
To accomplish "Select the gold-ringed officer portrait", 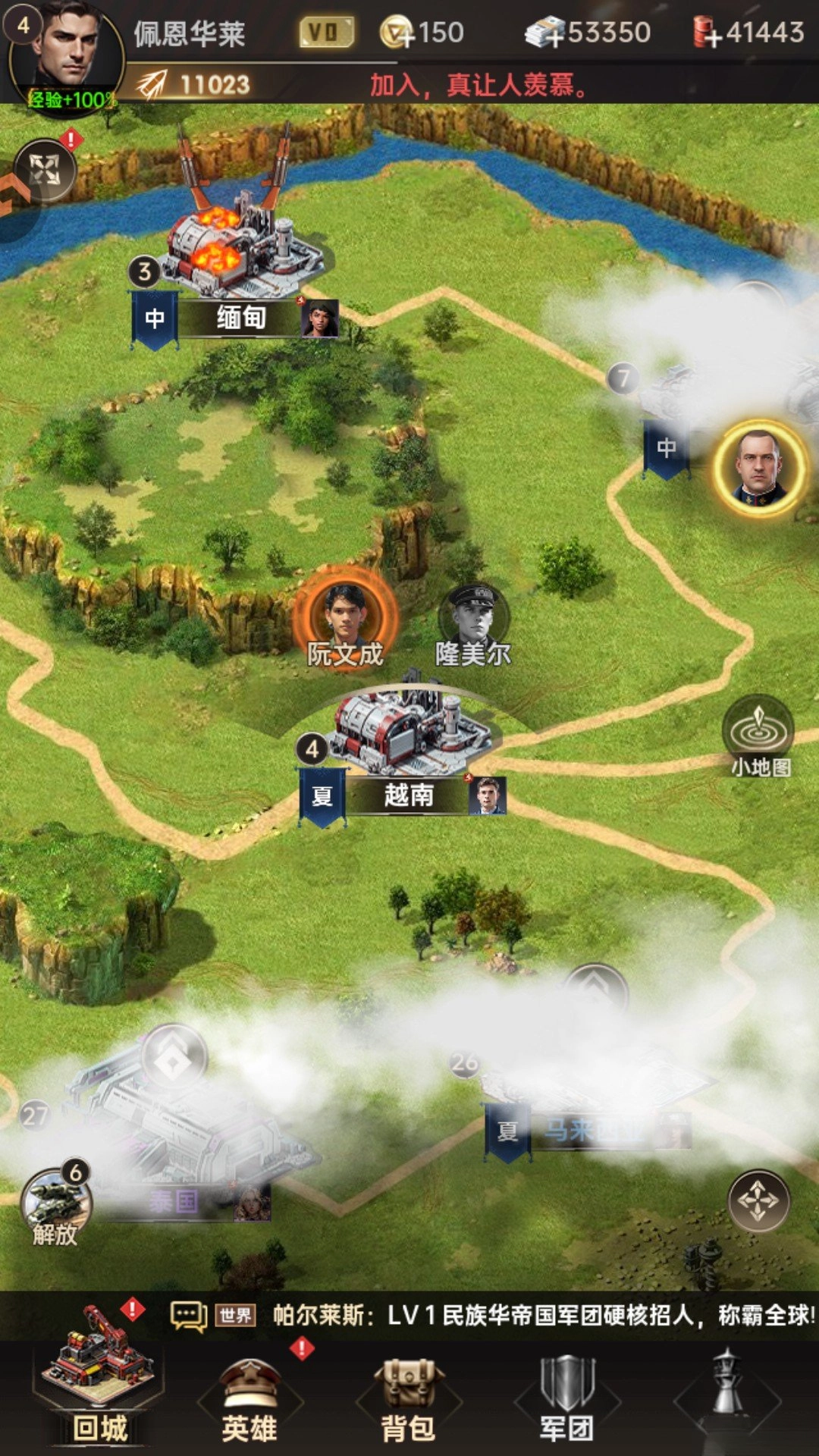I will click(x=760, y=466).
